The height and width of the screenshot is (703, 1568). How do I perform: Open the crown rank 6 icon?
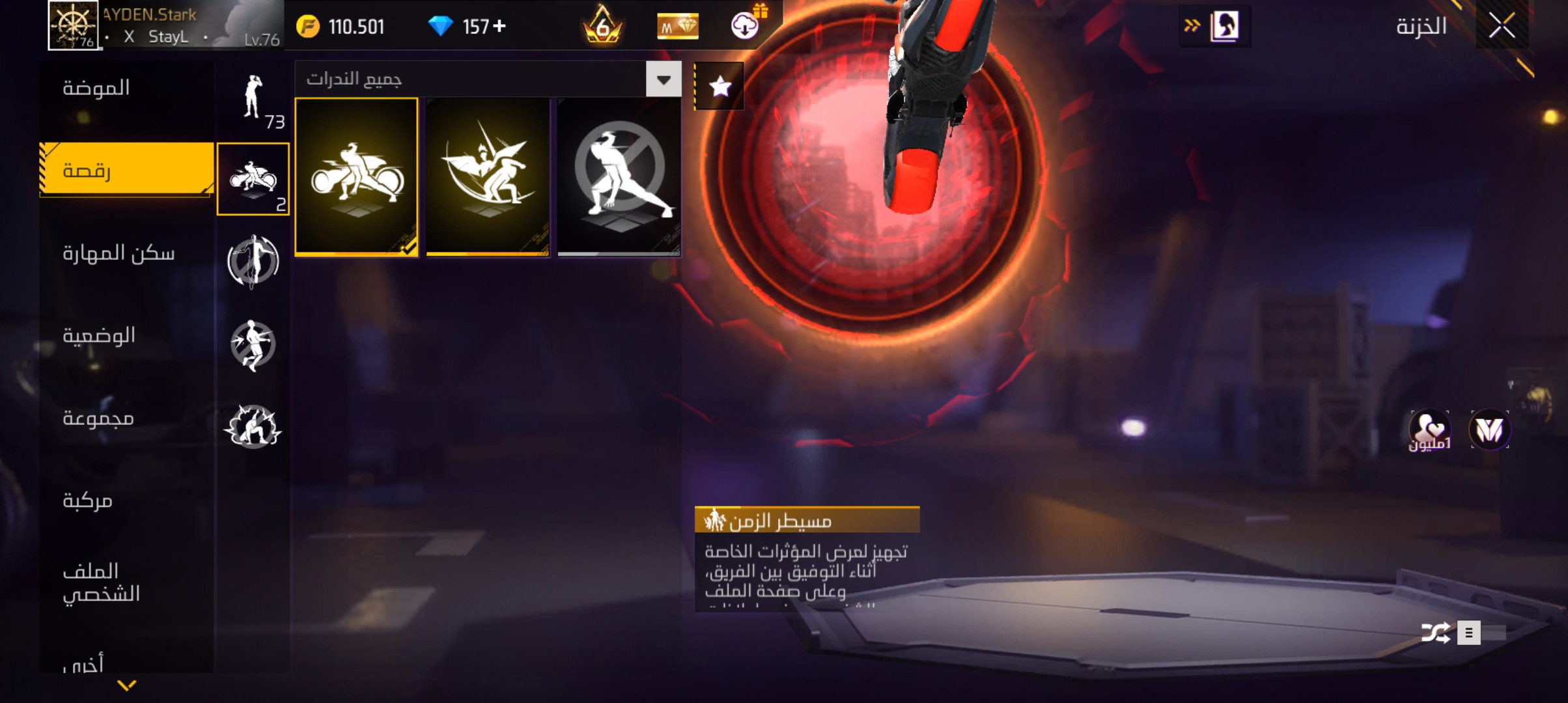click(603, 26)
